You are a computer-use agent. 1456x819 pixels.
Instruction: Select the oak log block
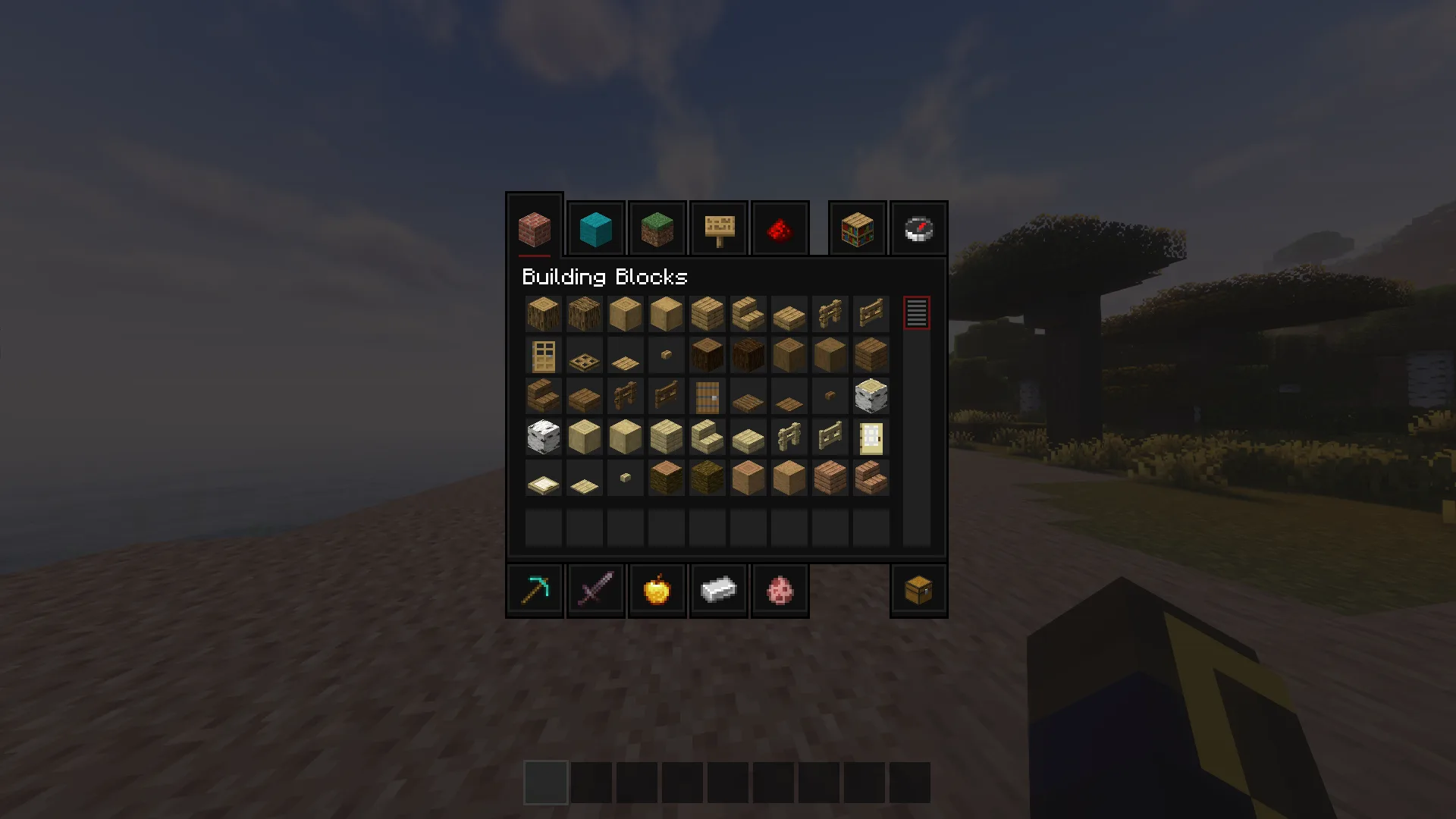click(x=543, y=314)
